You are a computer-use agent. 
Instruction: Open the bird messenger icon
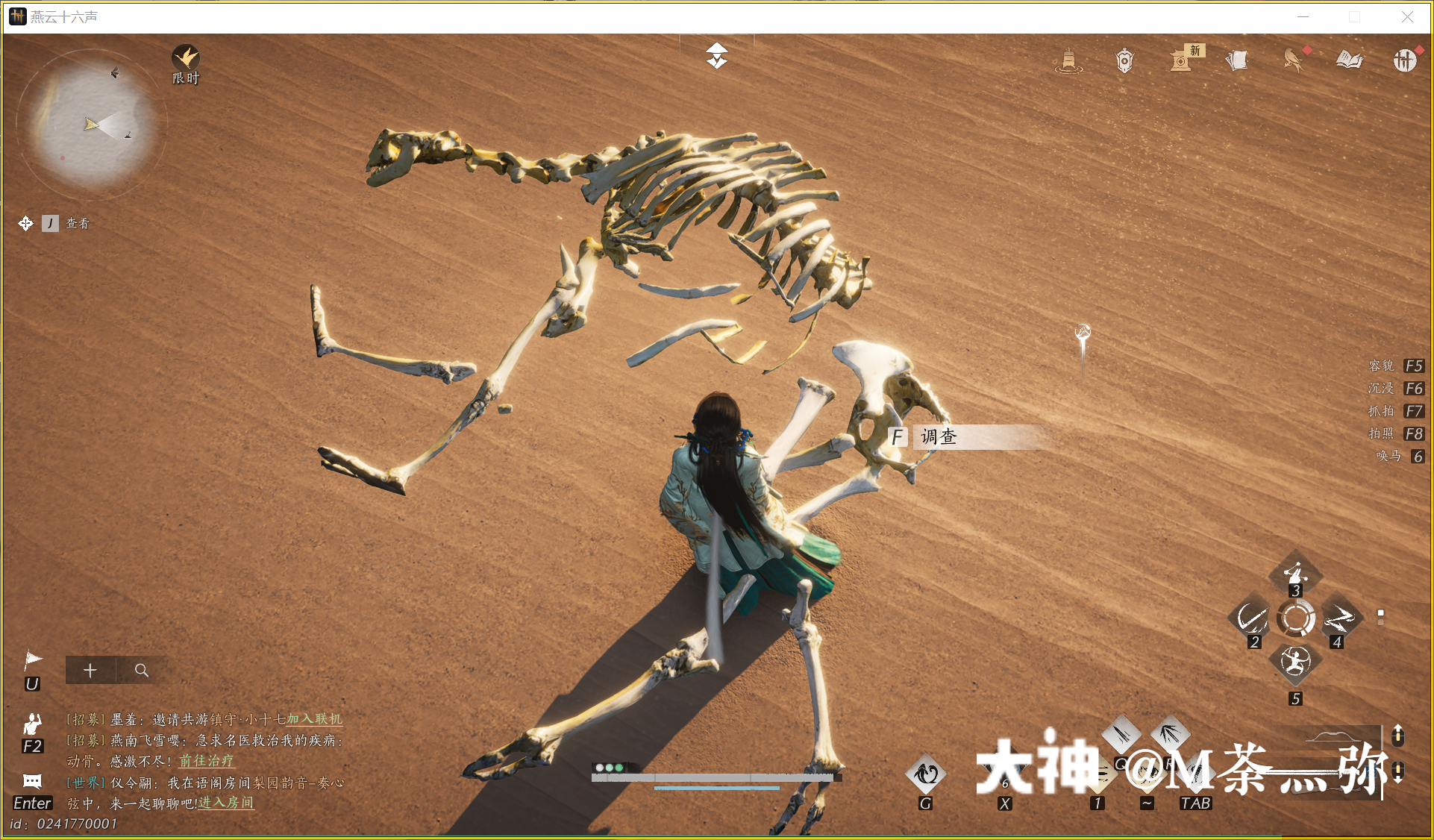(1293, 60)
